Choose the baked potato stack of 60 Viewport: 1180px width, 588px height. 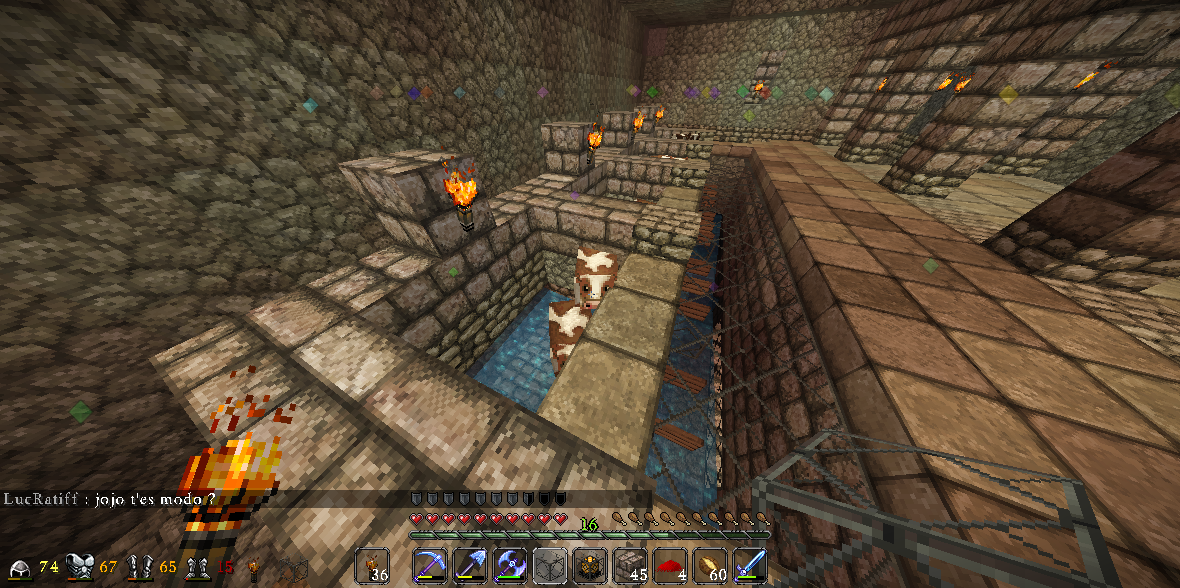[x=710, y=566]
